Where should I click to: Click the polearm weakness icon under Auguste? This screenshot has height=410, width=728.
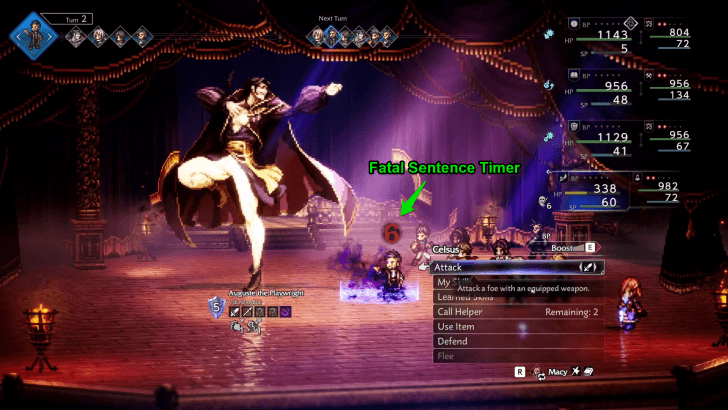[248, 312]
